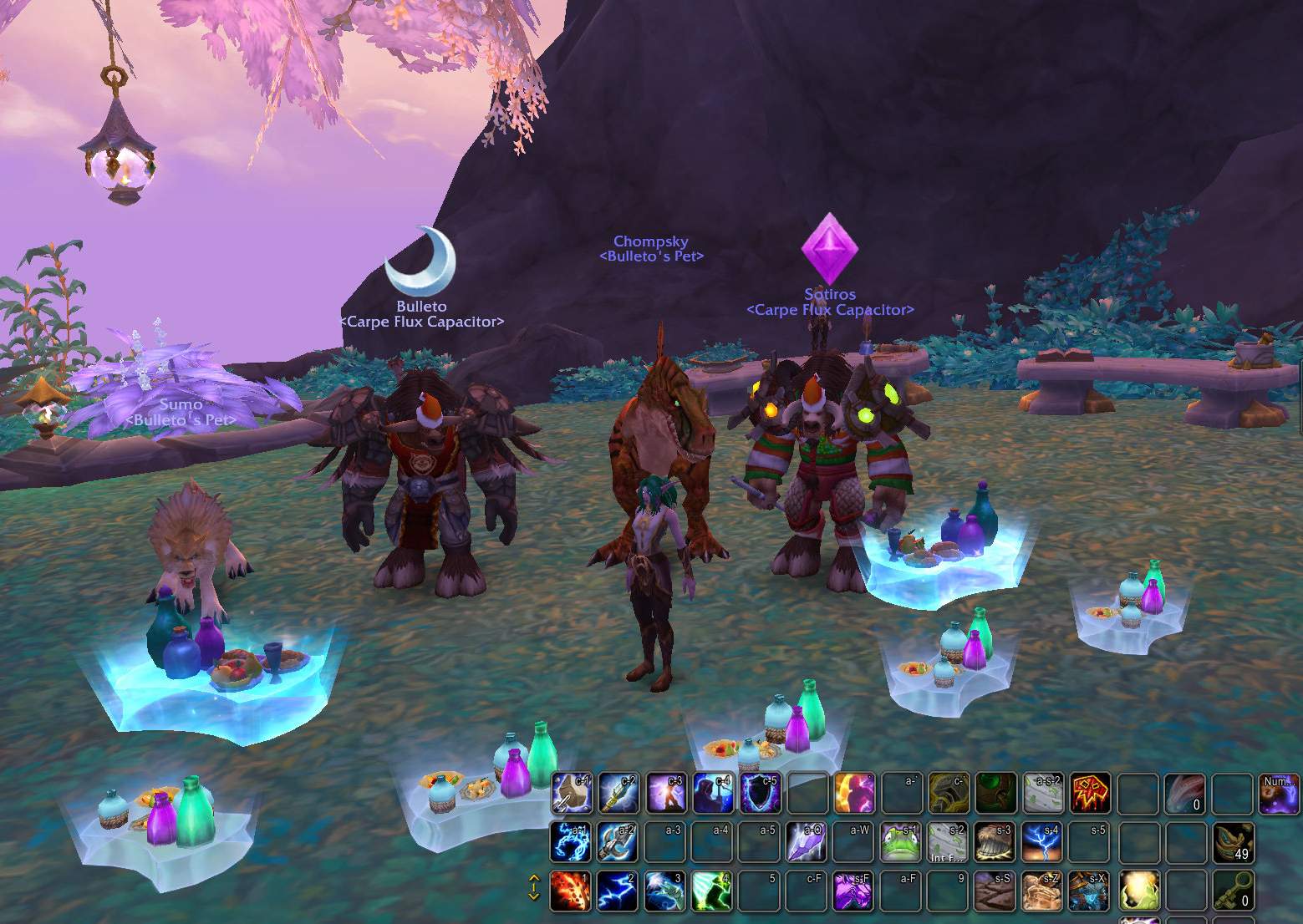Trigger the fist and hammer ability c-1

point(571,793)
